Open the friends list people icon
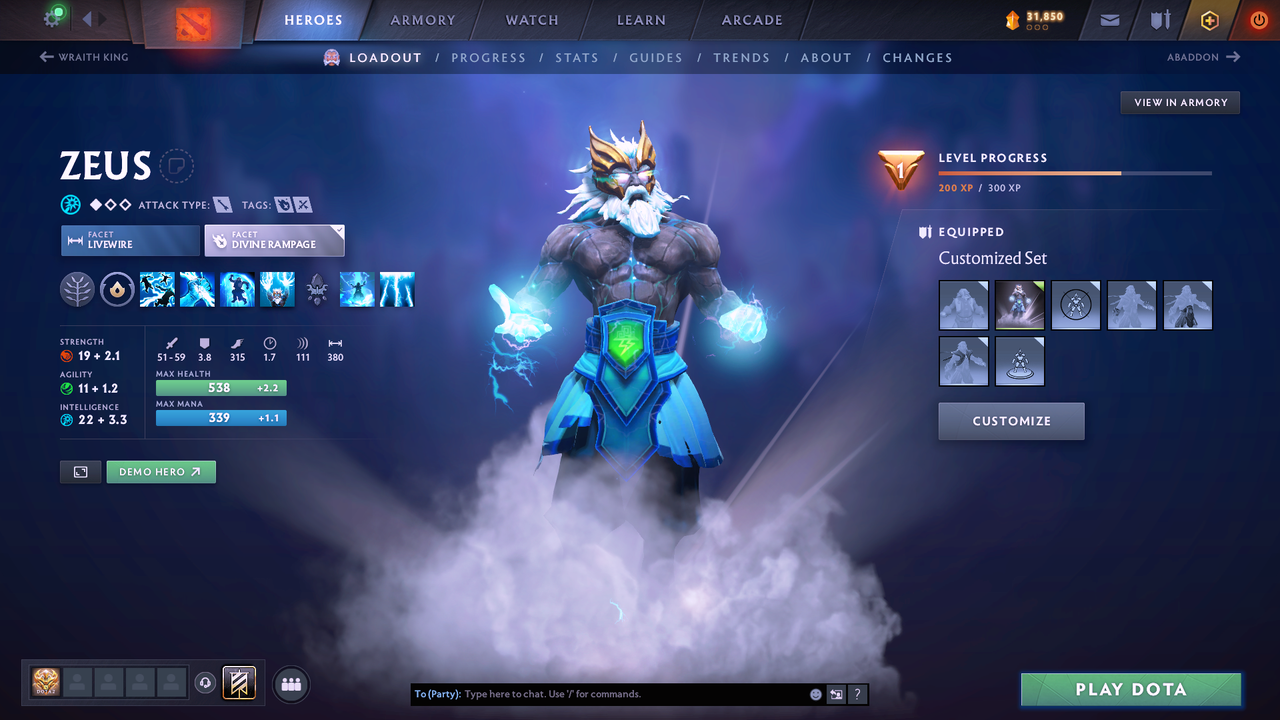Screen dimensions: 1280x720 pyautogui.click(x=289, y=684)
